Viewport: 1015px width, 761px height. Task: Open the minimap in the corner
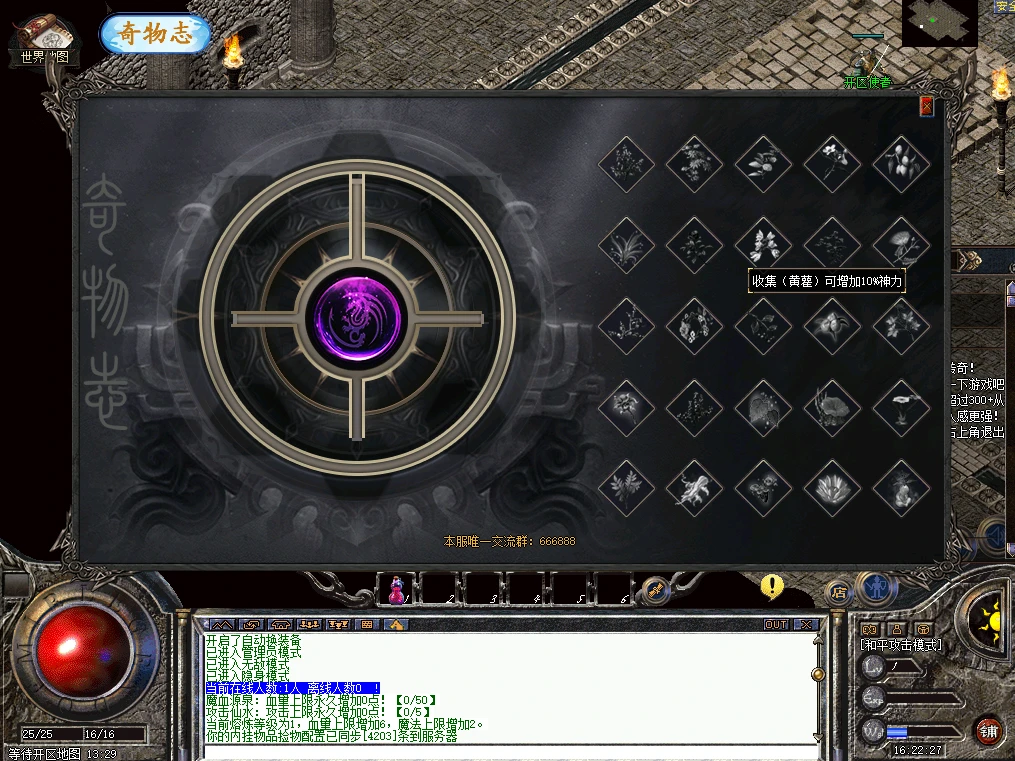click(939, 23)
